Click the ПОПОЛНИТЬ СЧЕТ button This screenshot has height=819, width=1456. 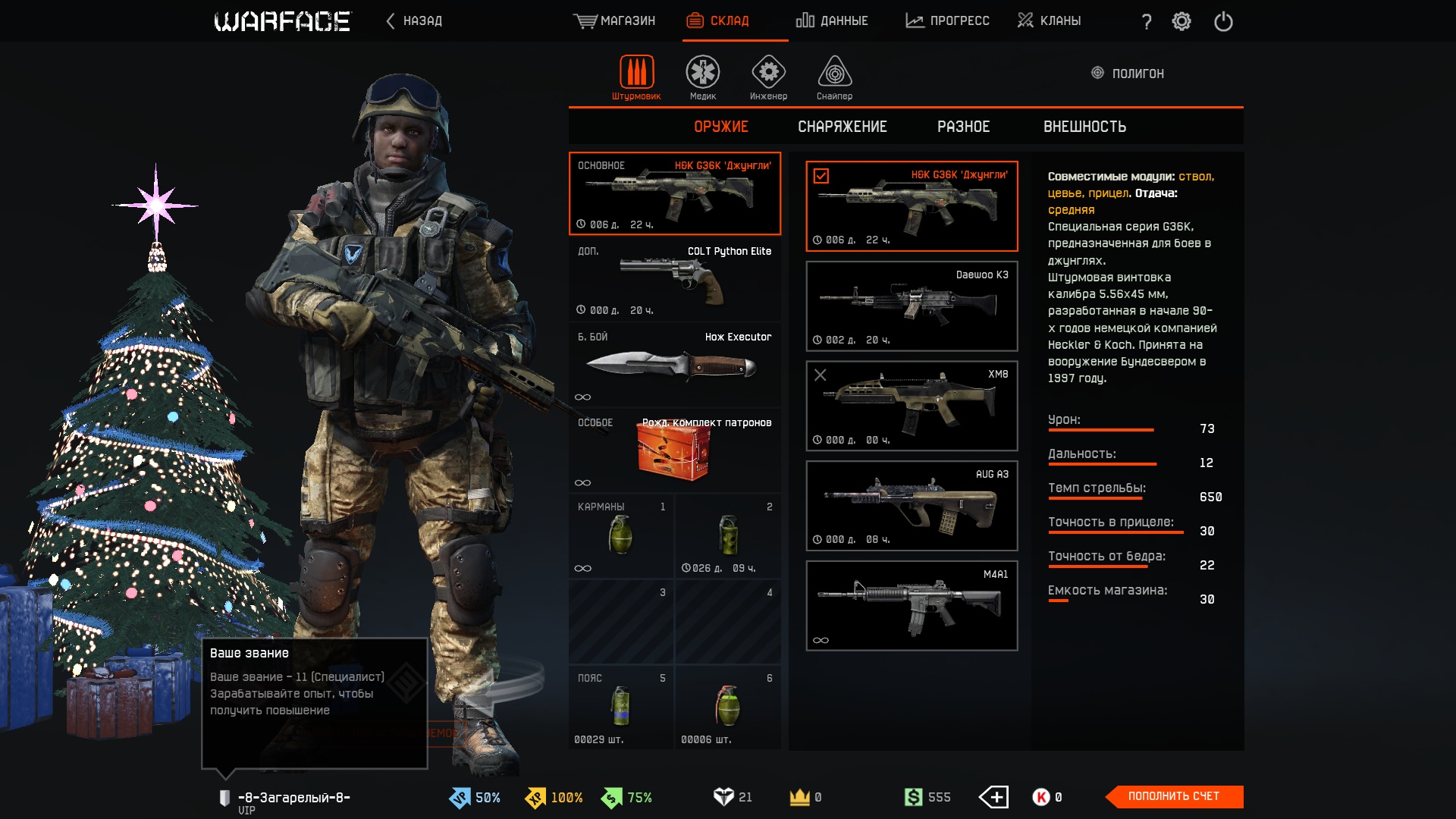(x=1173, y=796)
